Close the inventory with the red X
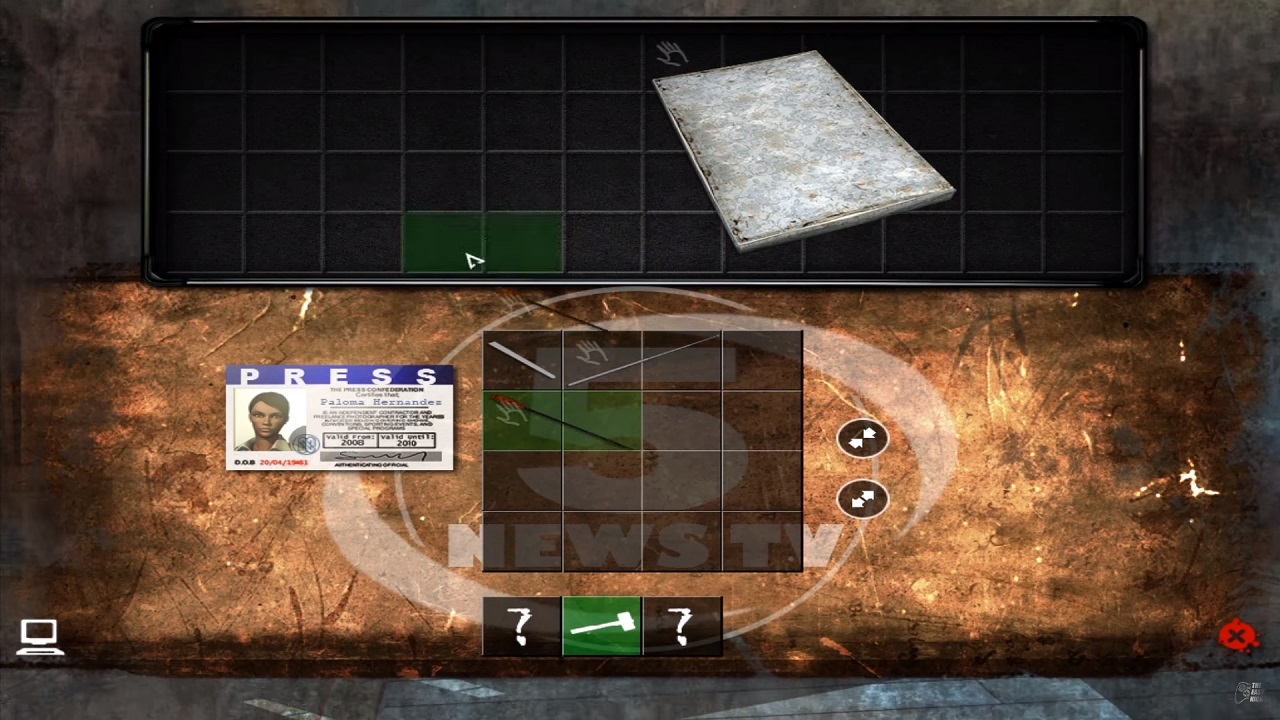Viewport: 1280px width, 720px height. [1237, 636]
